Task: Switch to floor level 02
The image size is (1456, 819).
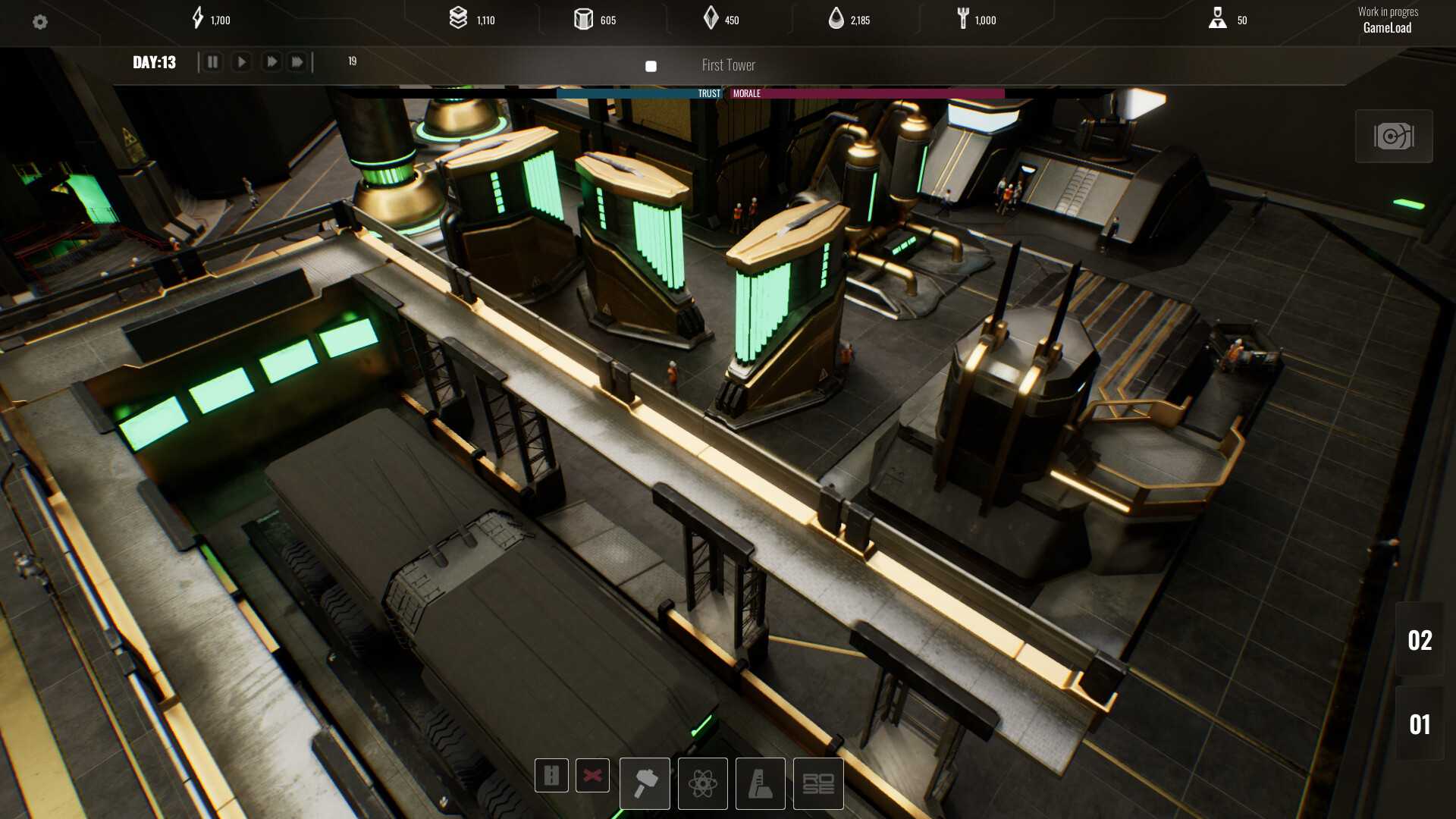Action: click(x=1422, y=641)
